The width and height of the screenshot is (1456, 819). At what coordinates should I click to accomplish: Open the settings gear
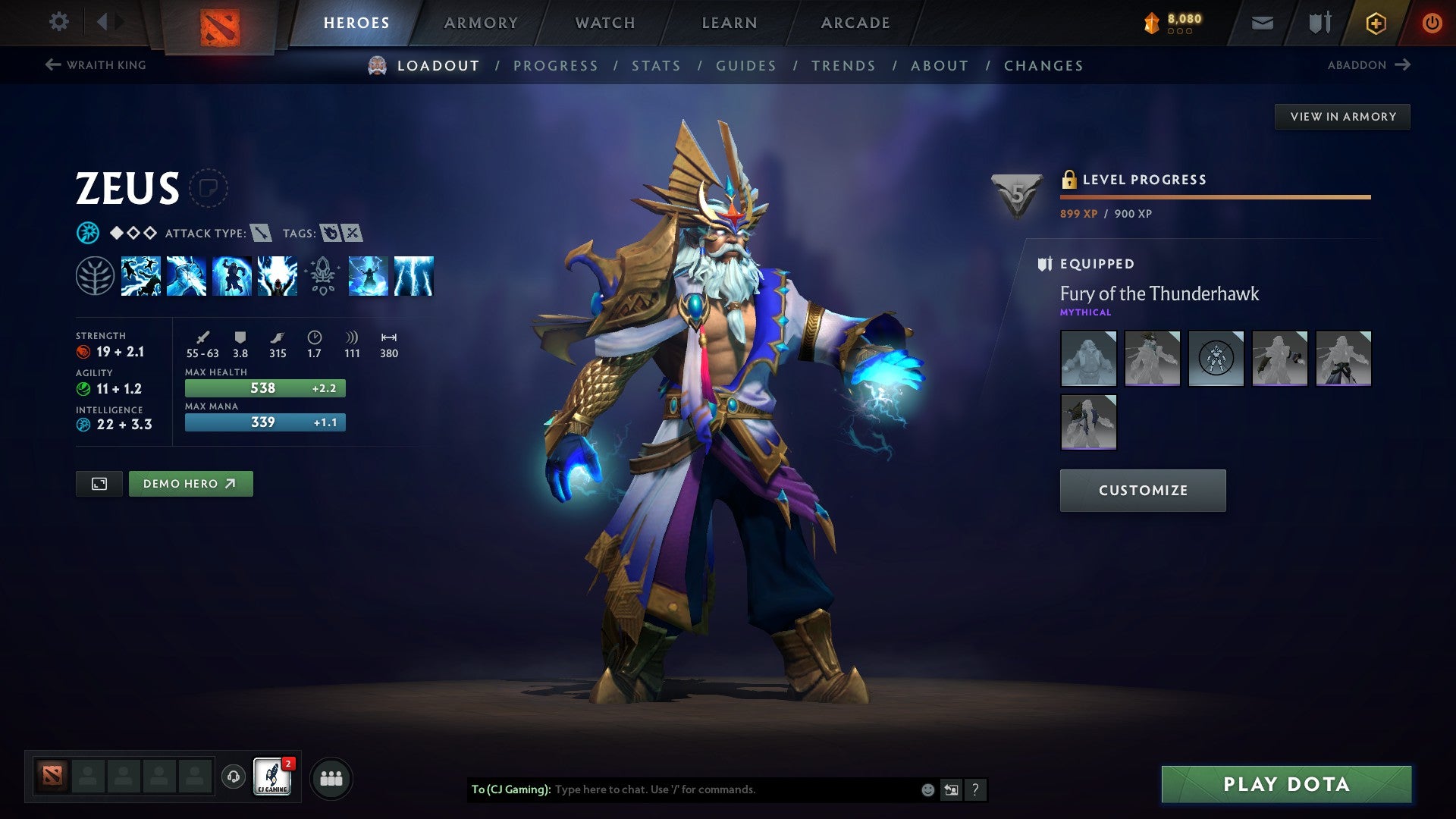(58, 22)
